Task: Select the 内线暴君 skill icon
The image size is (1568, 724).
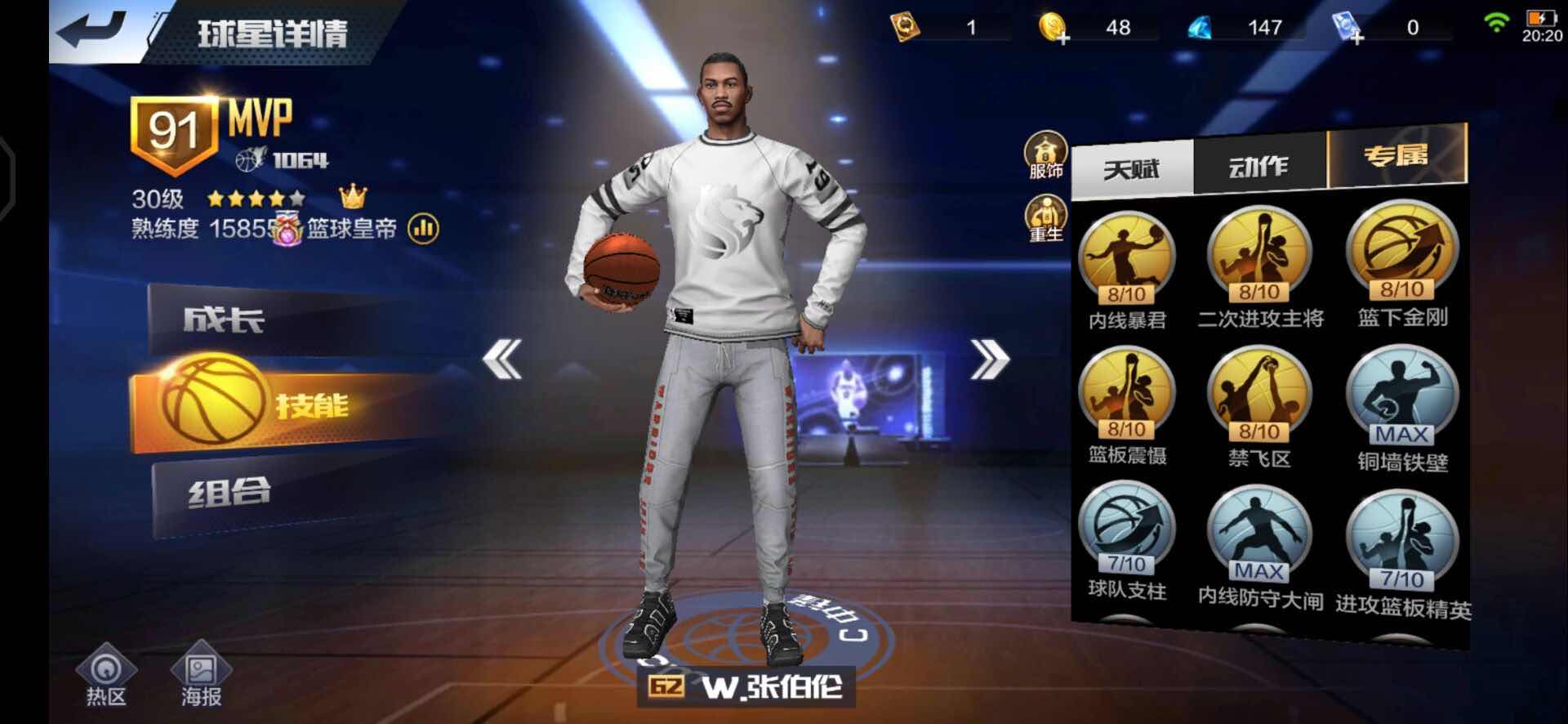Action: coord(1127,257)
